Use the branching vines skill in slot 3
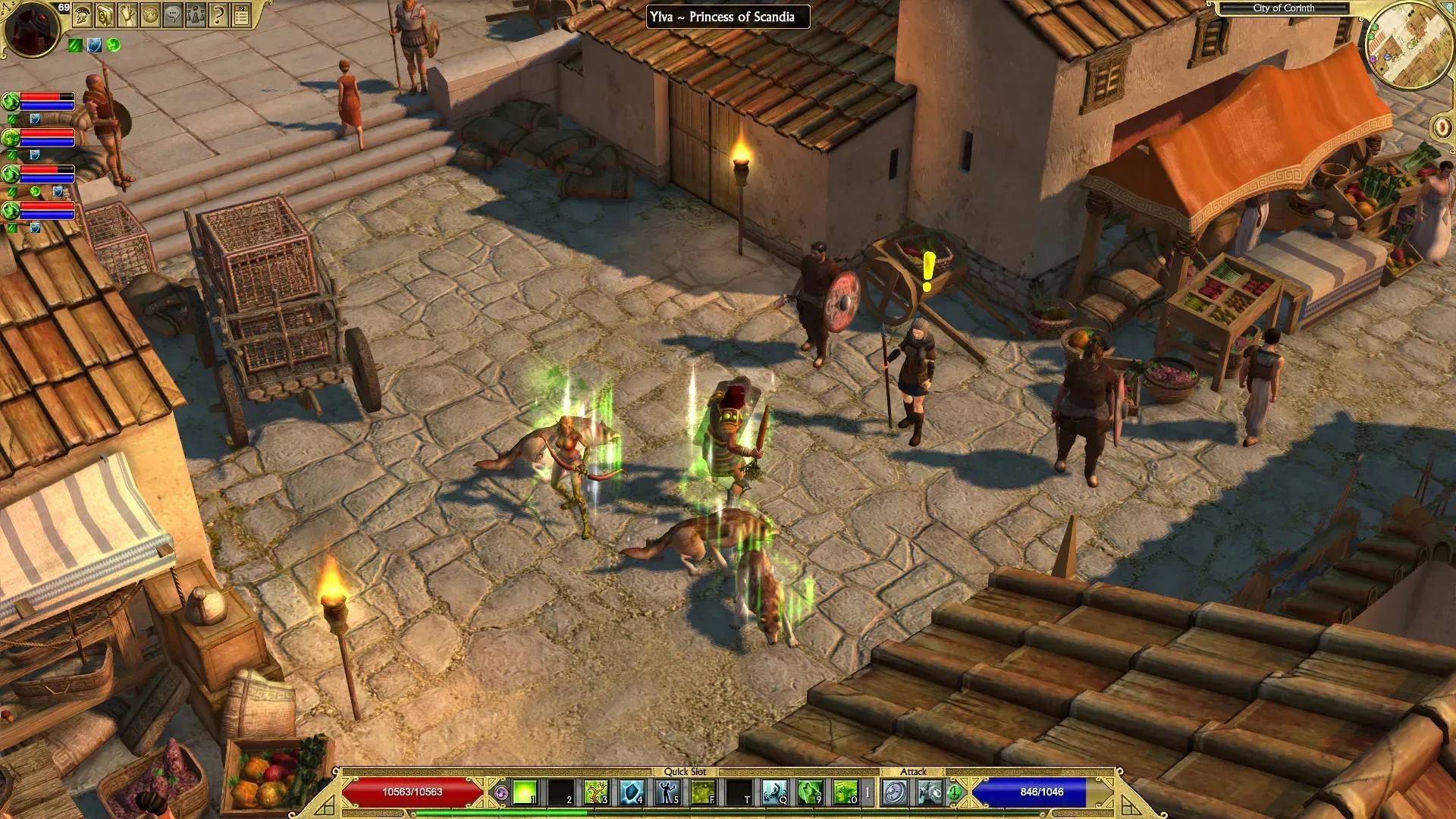Image resolution: width=1456 pixels, height=819 pixels. point(596,792)
